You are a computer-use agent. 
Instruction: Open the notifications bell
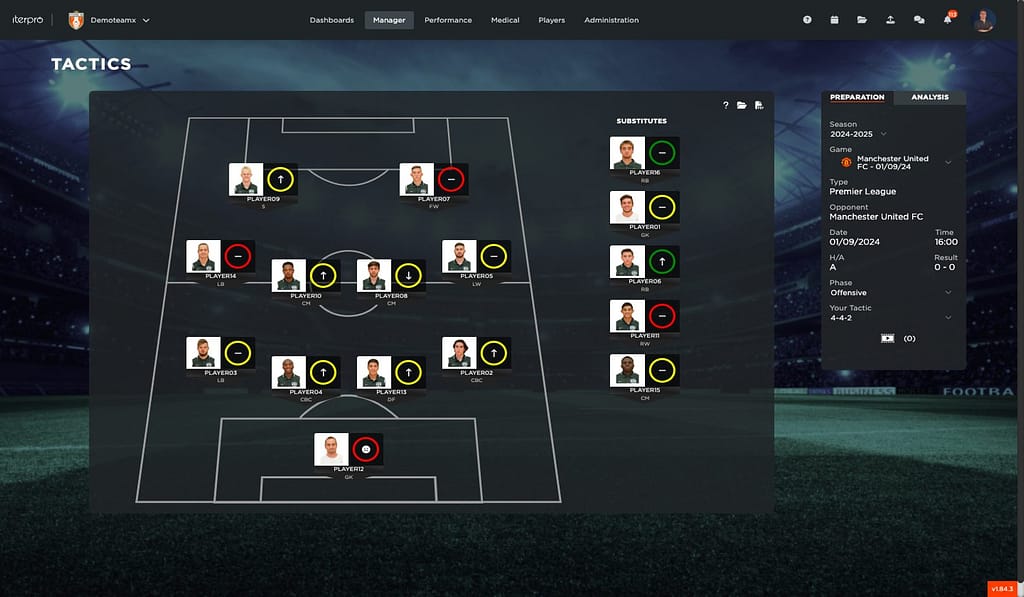[947, 20]
